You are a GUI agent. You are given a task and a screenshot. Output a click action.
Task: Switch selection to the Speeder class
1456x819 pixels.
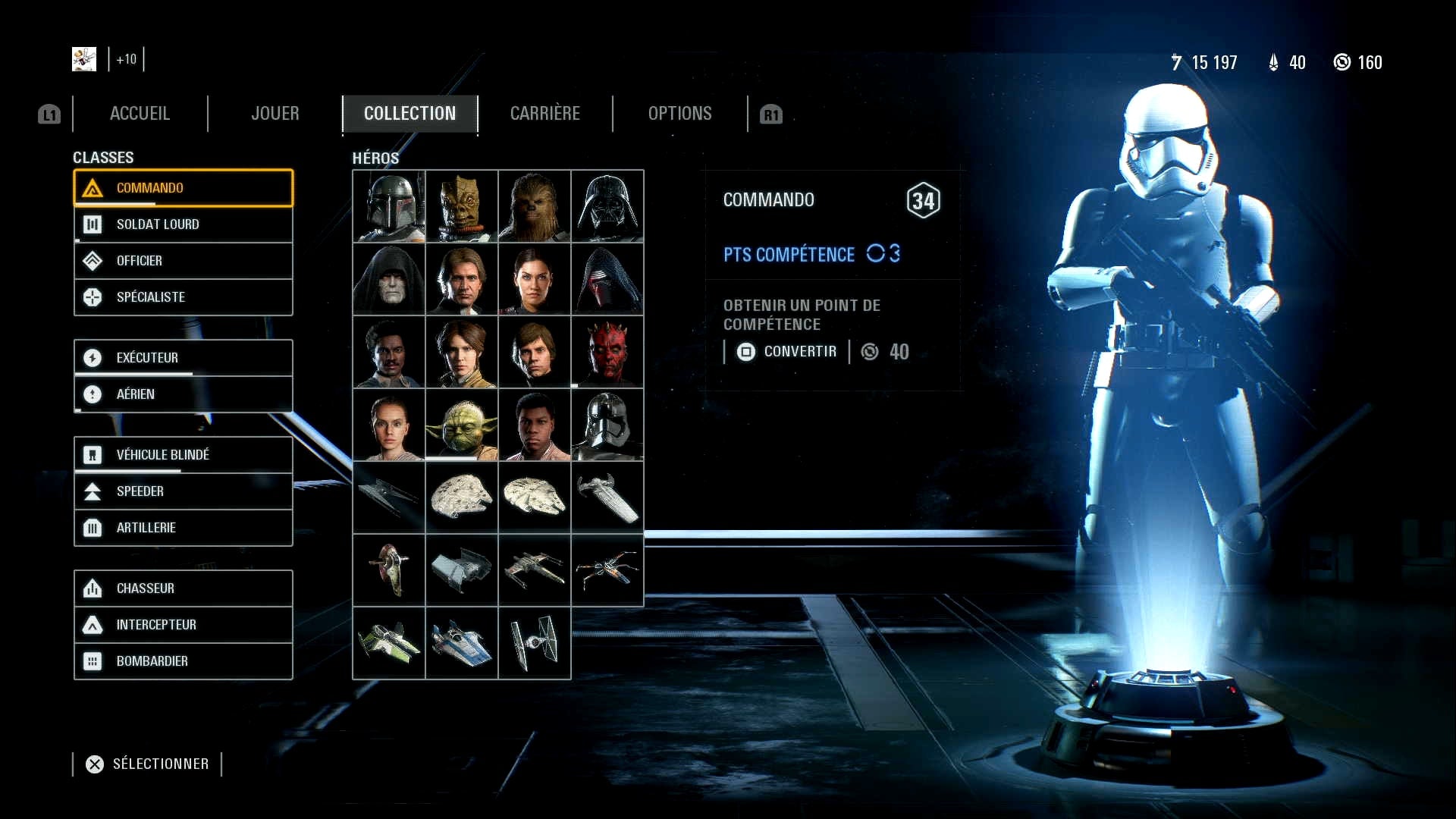click(93, 491)
